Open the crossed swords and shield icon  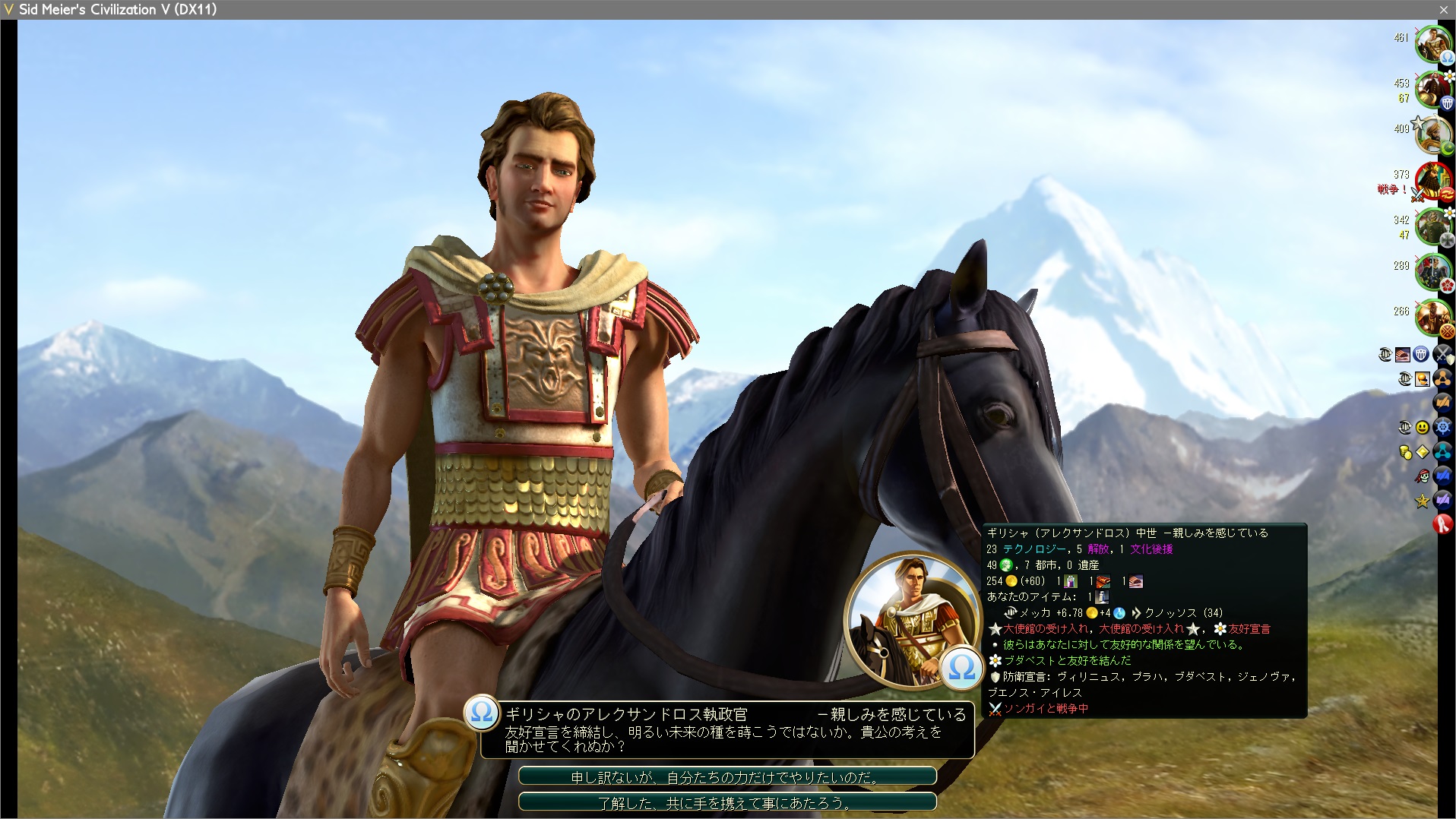point(1442,354)
